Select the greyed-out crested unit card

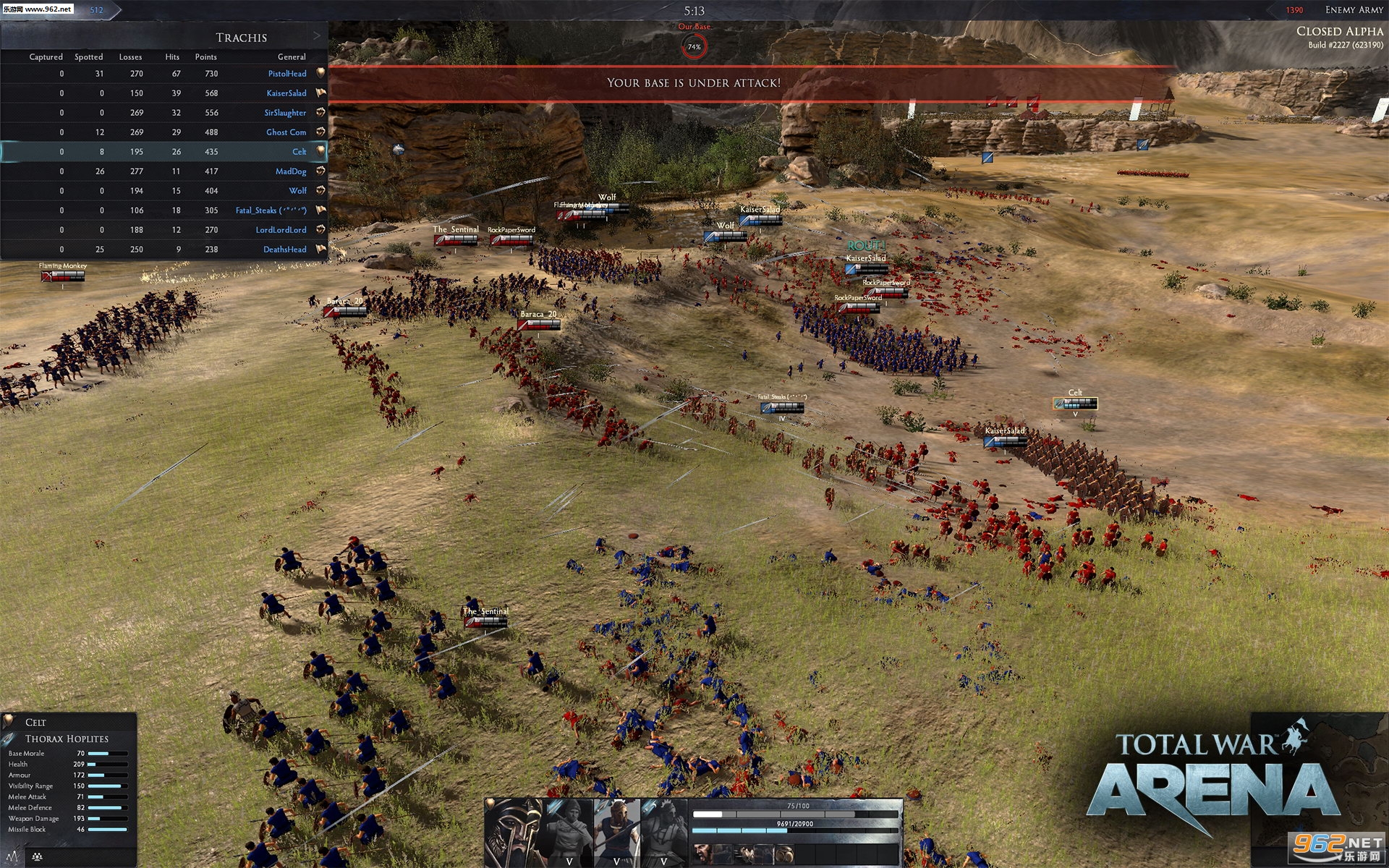pyautogui.click(x=663, y=832)
